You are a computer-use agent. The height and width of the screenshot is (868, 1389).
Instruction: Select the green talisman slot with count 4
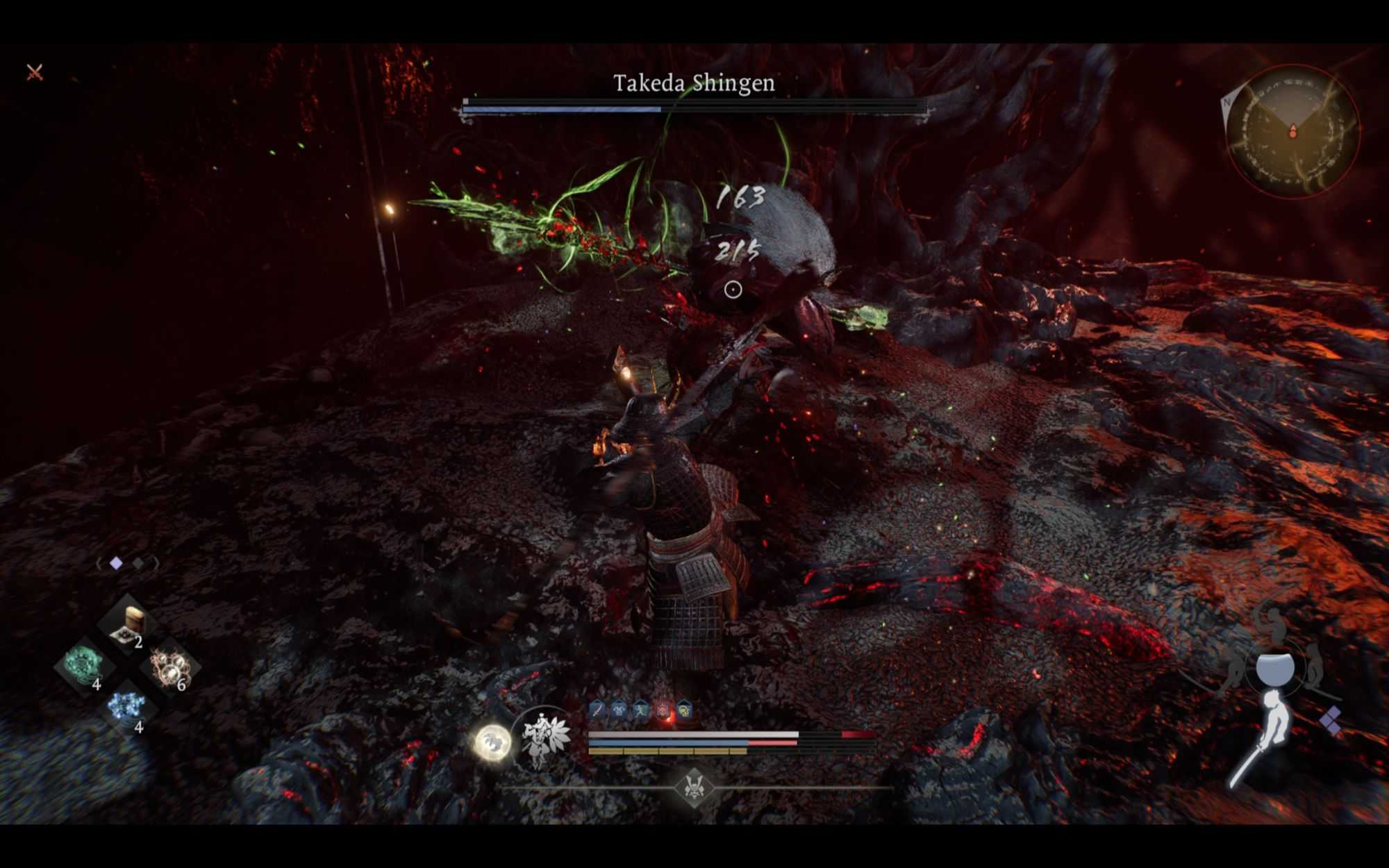85,664
